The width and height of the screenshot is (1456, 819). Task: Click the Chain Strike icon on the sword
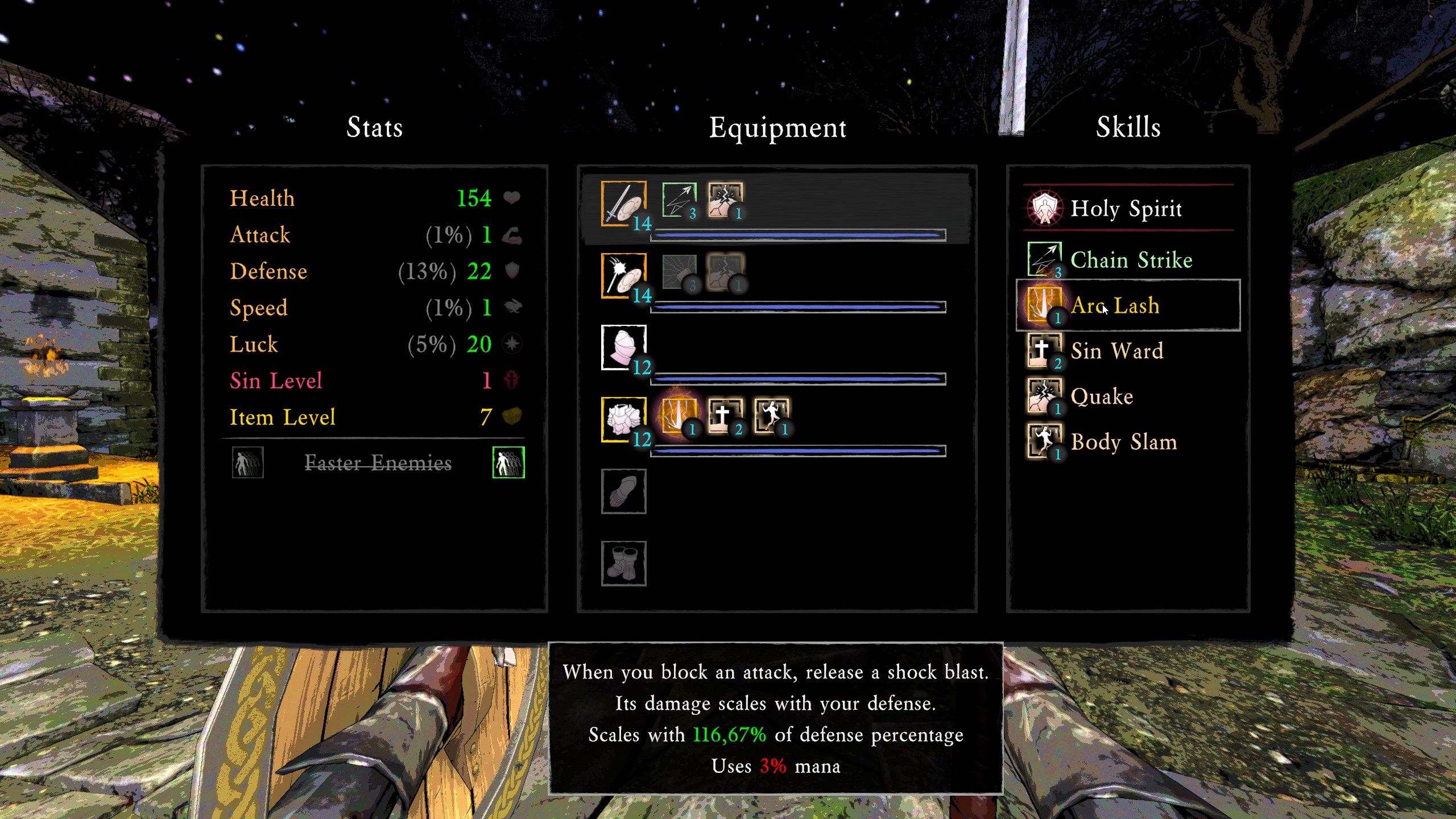[x=679, y=200]
